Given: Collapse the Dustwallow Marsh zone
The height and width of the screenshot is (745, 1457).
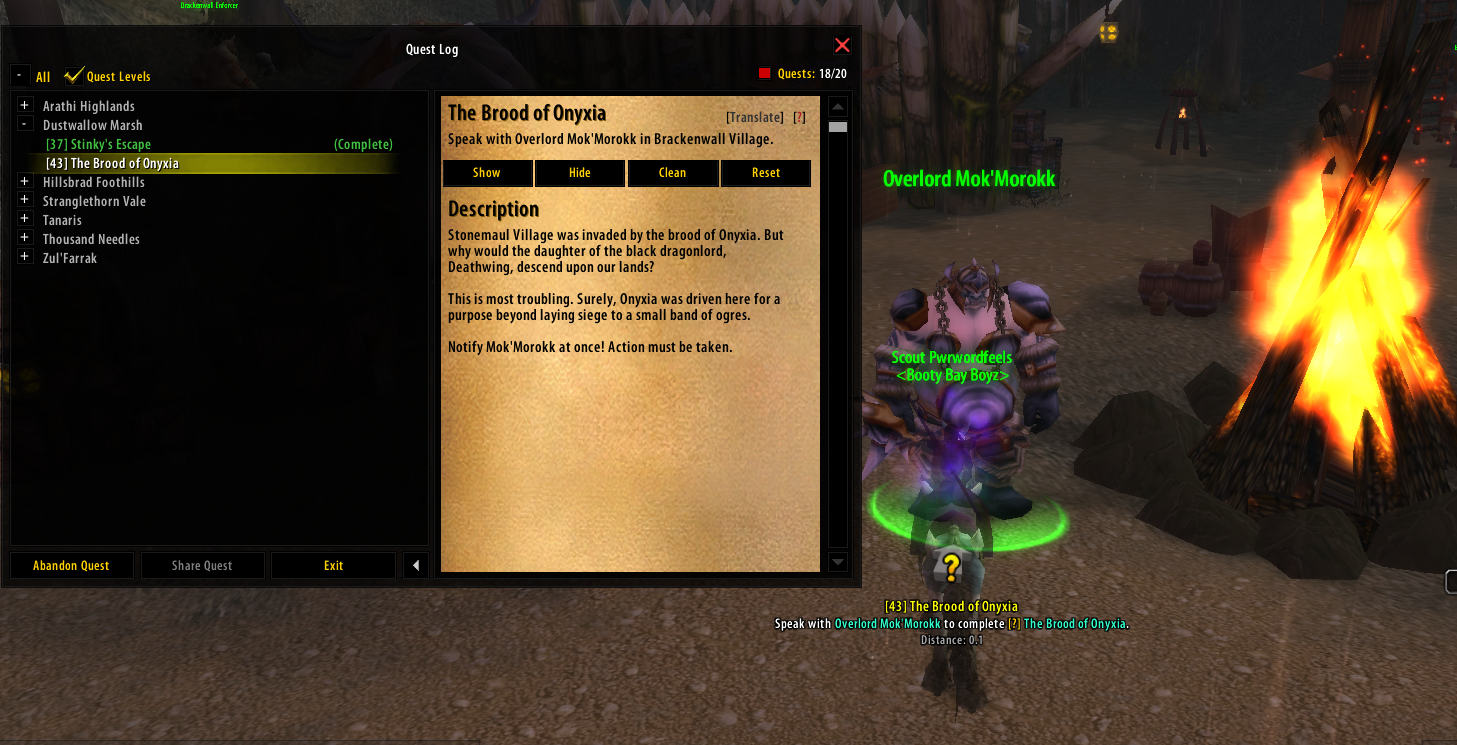Looking at the screenshot, I should (24, 124).
